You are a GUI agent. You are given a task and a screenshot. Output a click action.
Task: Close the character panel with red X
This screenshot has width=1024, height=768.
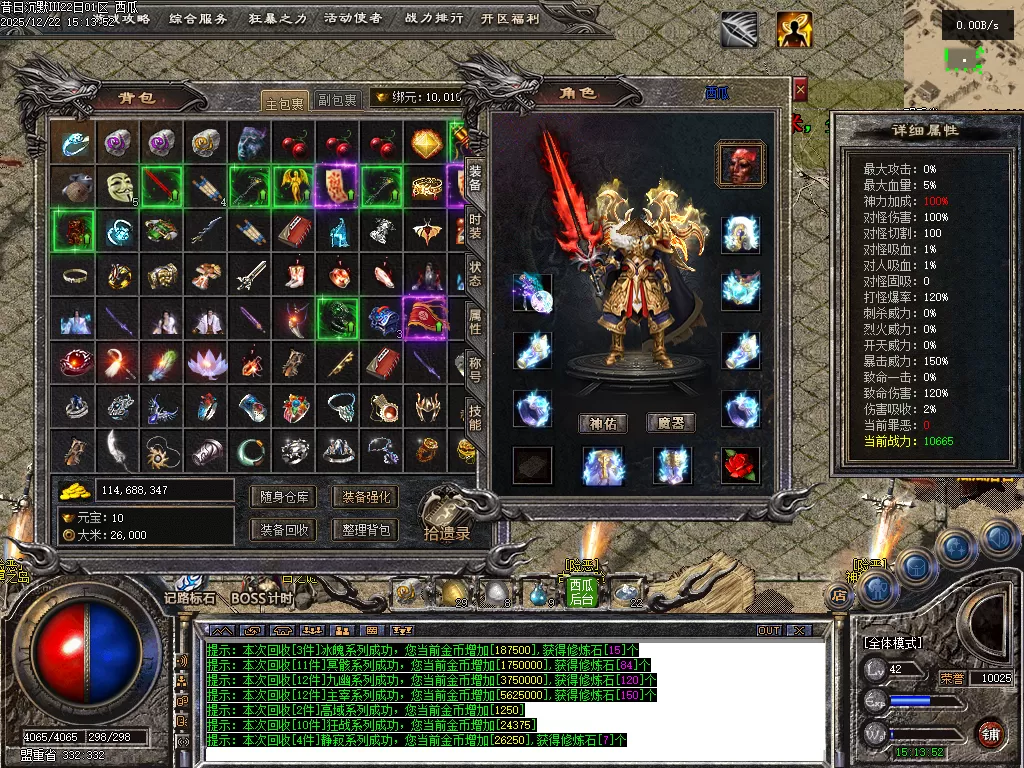(800, 91)
